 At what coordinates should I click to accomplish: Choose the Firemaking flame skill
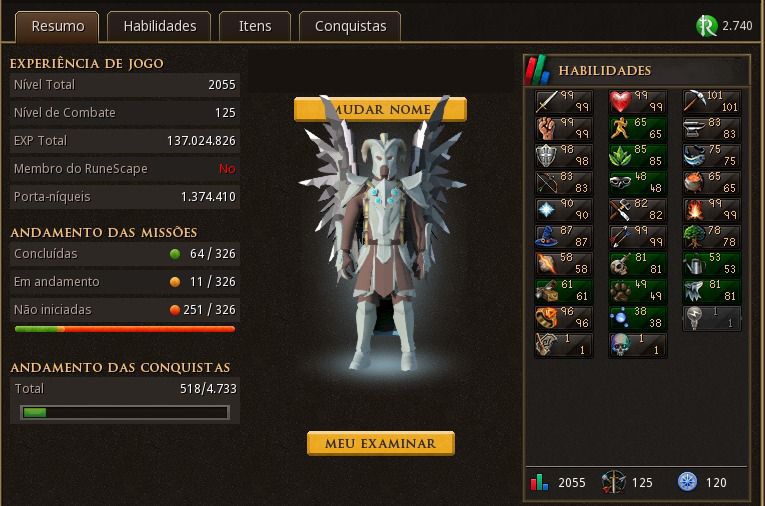[x=711, y=210]
